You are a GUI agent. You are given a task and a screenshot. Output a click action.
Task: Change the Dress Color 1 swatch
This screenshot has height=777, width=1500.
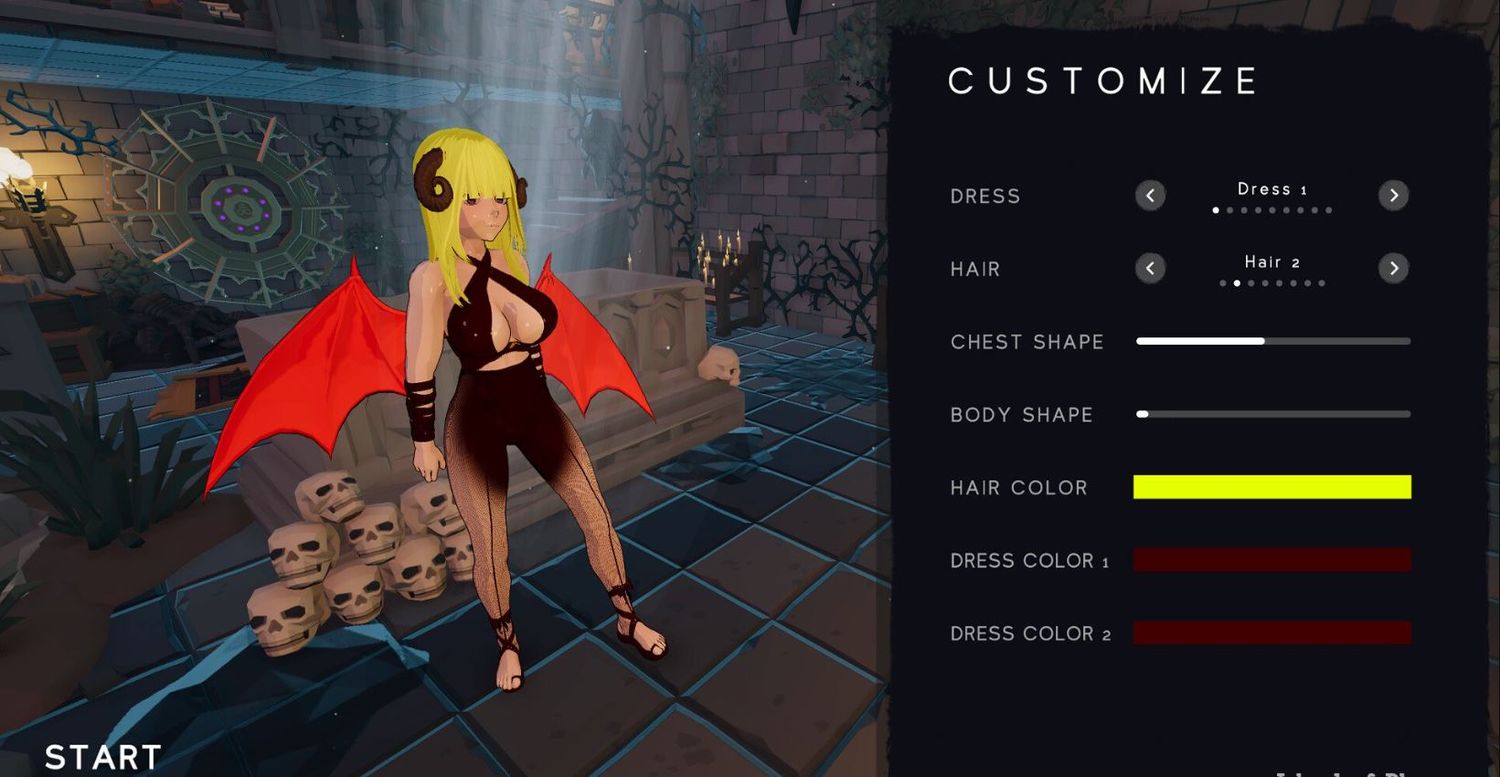[1272, 560]
